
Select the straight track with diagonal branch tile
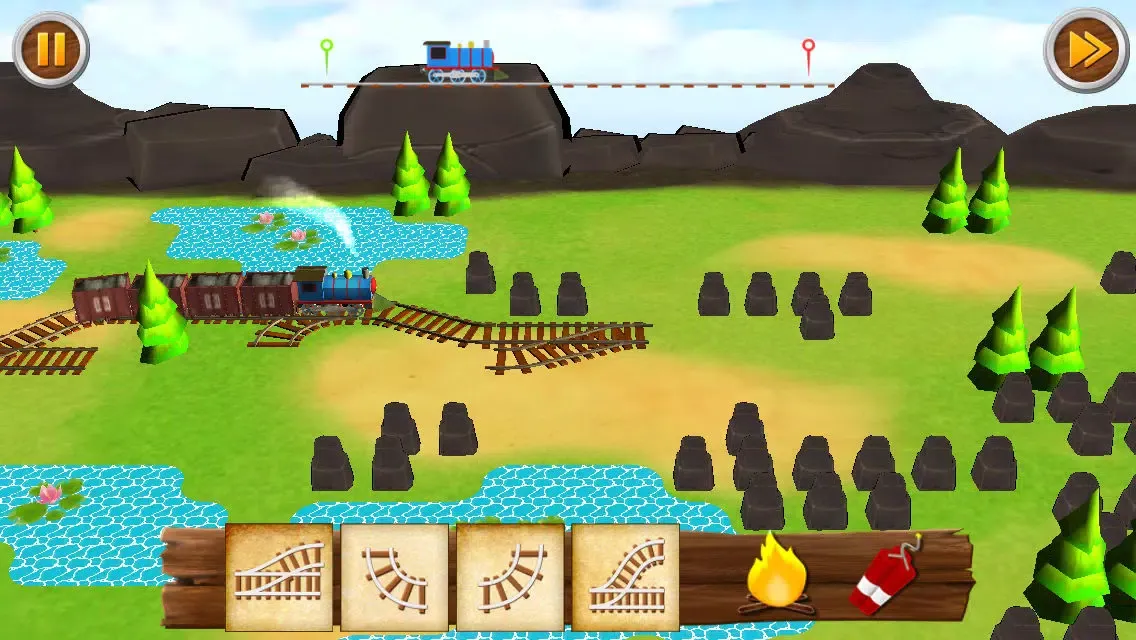[x=279, y=578]
